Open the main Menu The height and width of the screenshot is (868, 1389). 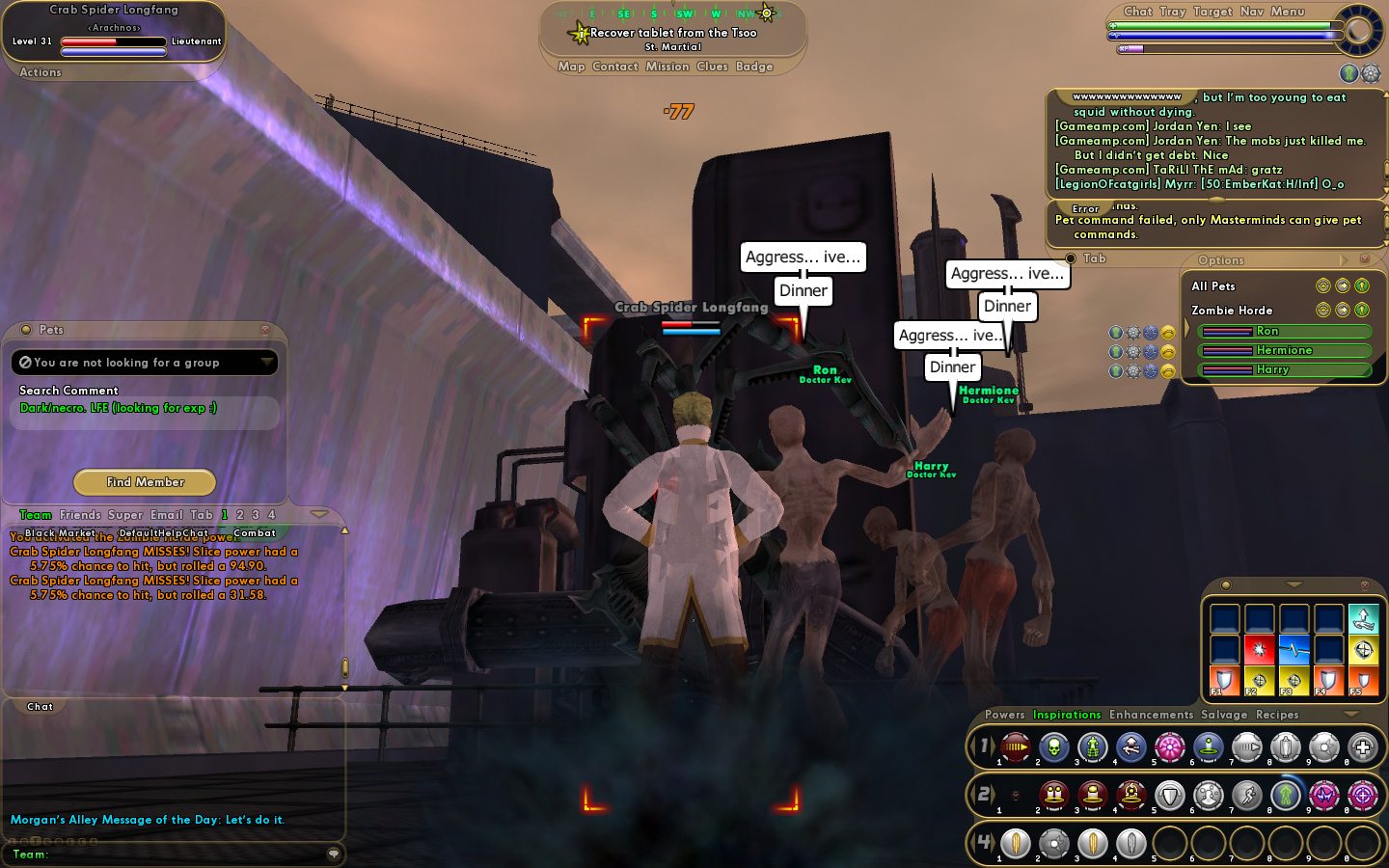point(1288,12)
